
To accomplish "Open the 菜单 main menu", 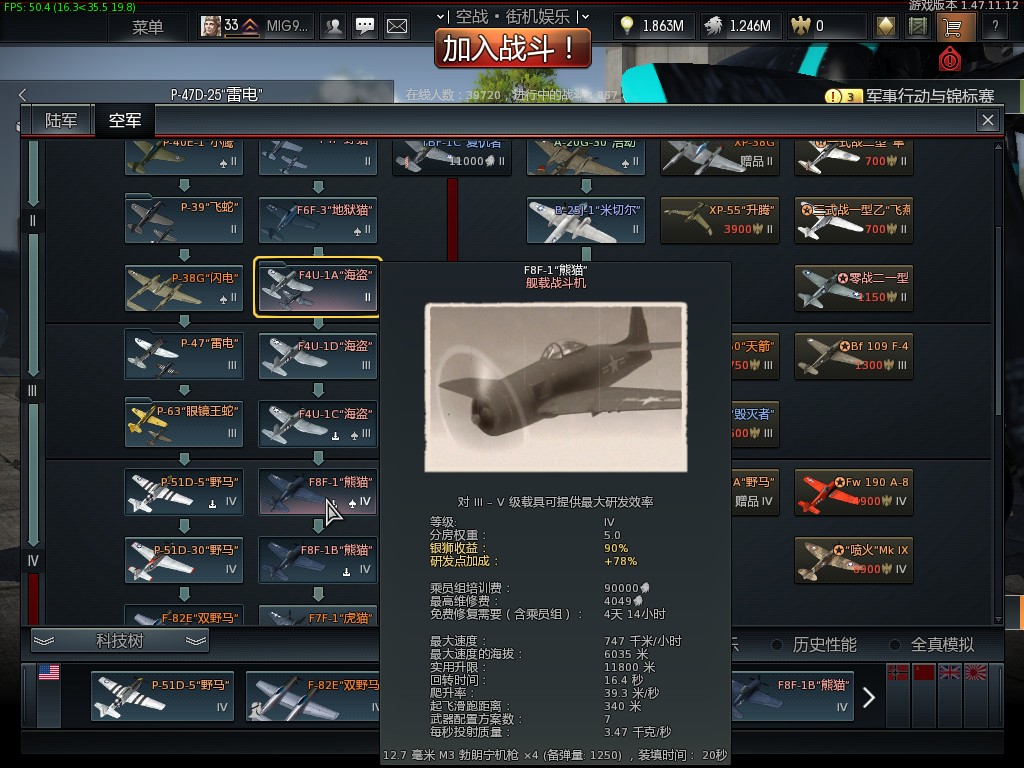I will [x=147, y=27].
